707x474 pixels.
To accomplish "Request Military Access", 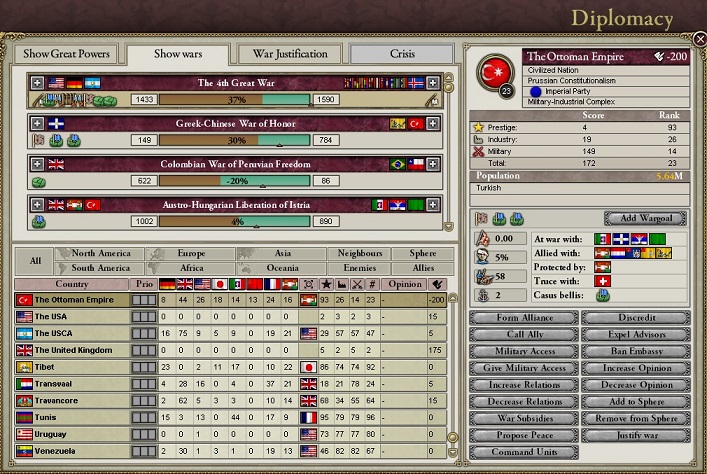I will (523, 352).
